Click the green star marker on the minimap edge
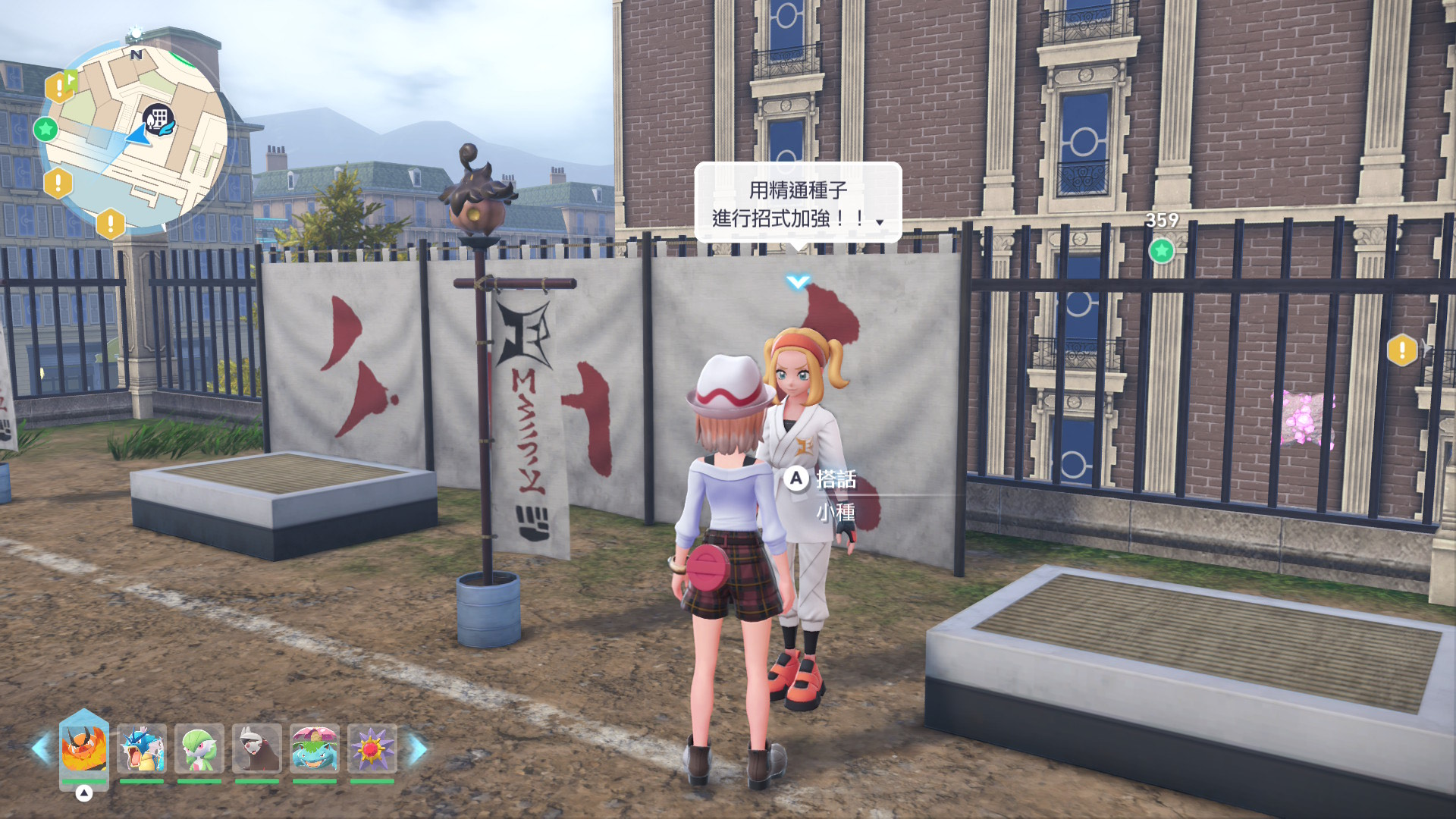The width and height of the screenshot is (1456, 819). pos(45,130)
